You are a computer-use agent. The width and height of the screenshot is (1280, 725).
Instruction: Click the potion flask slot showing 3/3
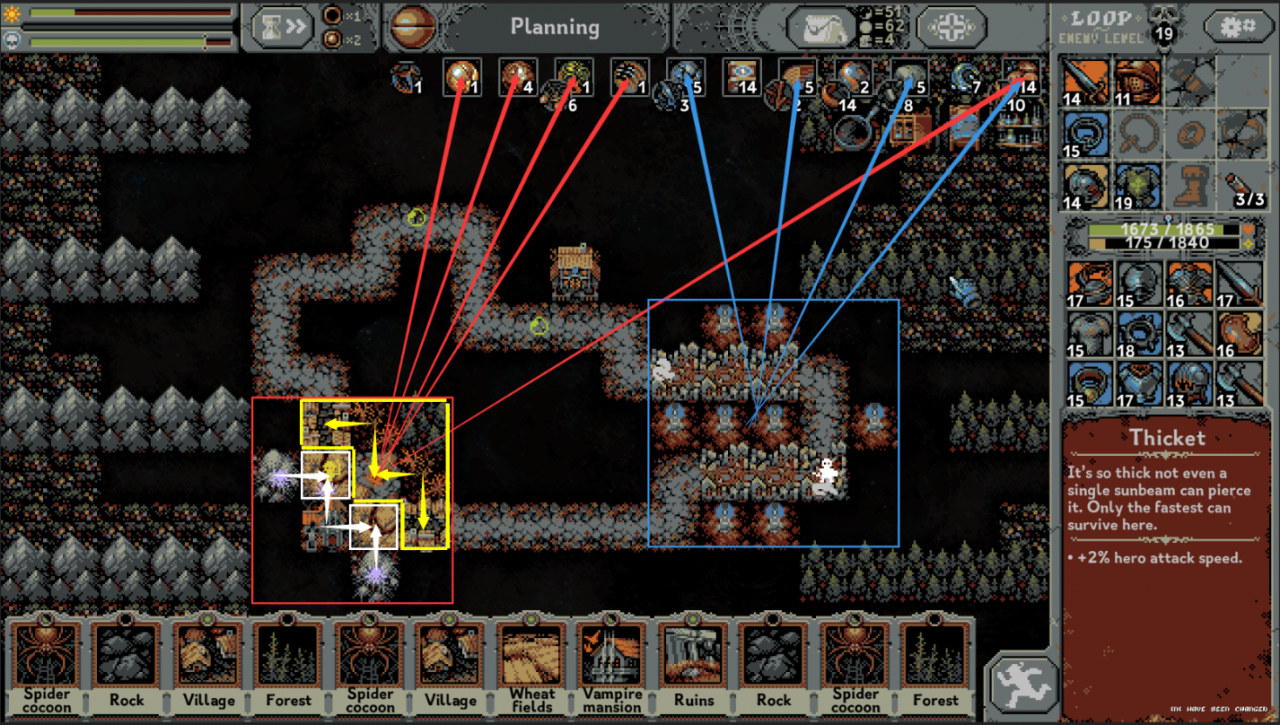tap(1240, 184)
